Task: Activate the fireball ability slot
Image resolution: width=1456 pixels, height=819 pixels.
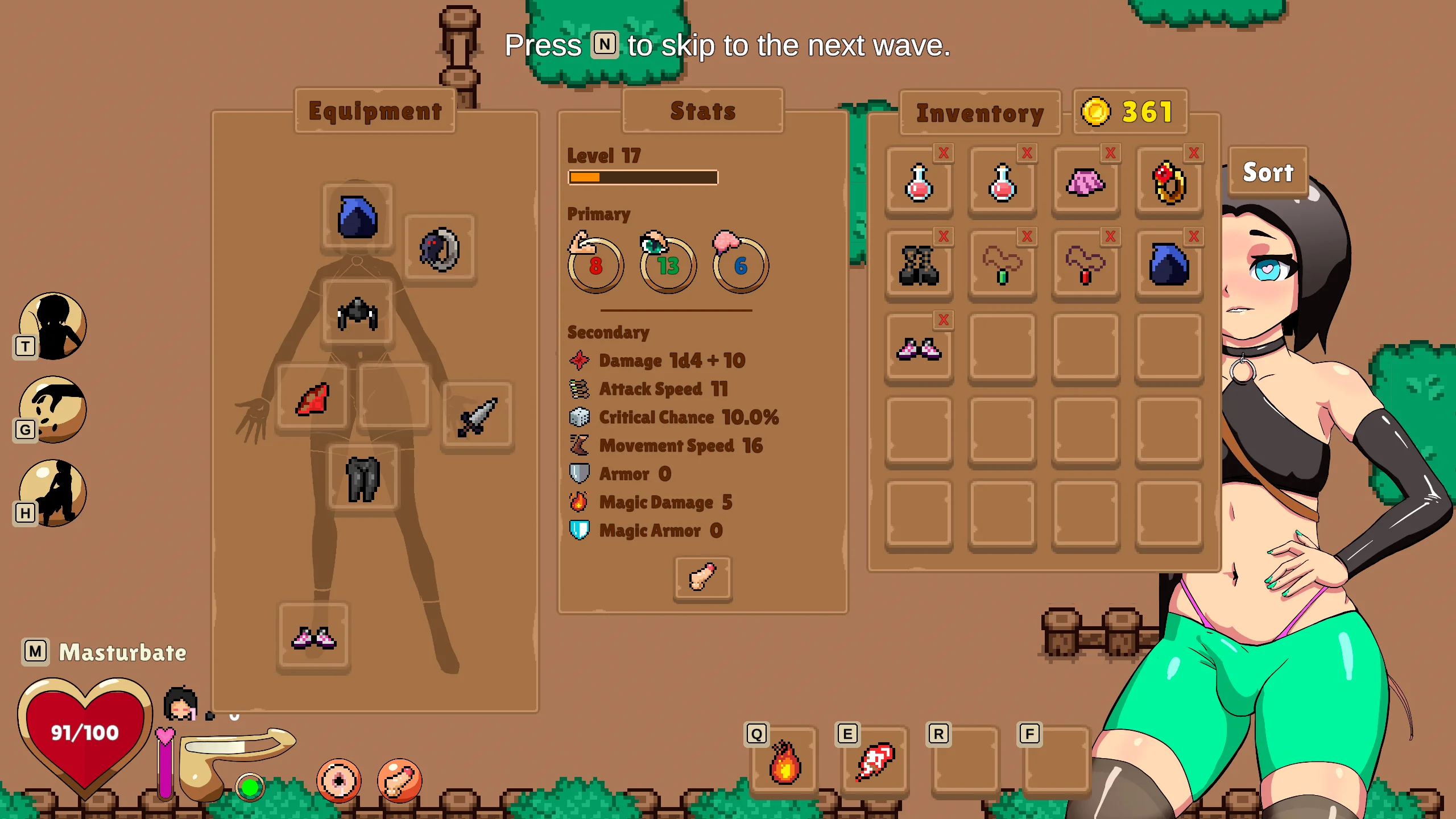Action: click(x=784, y=762)
